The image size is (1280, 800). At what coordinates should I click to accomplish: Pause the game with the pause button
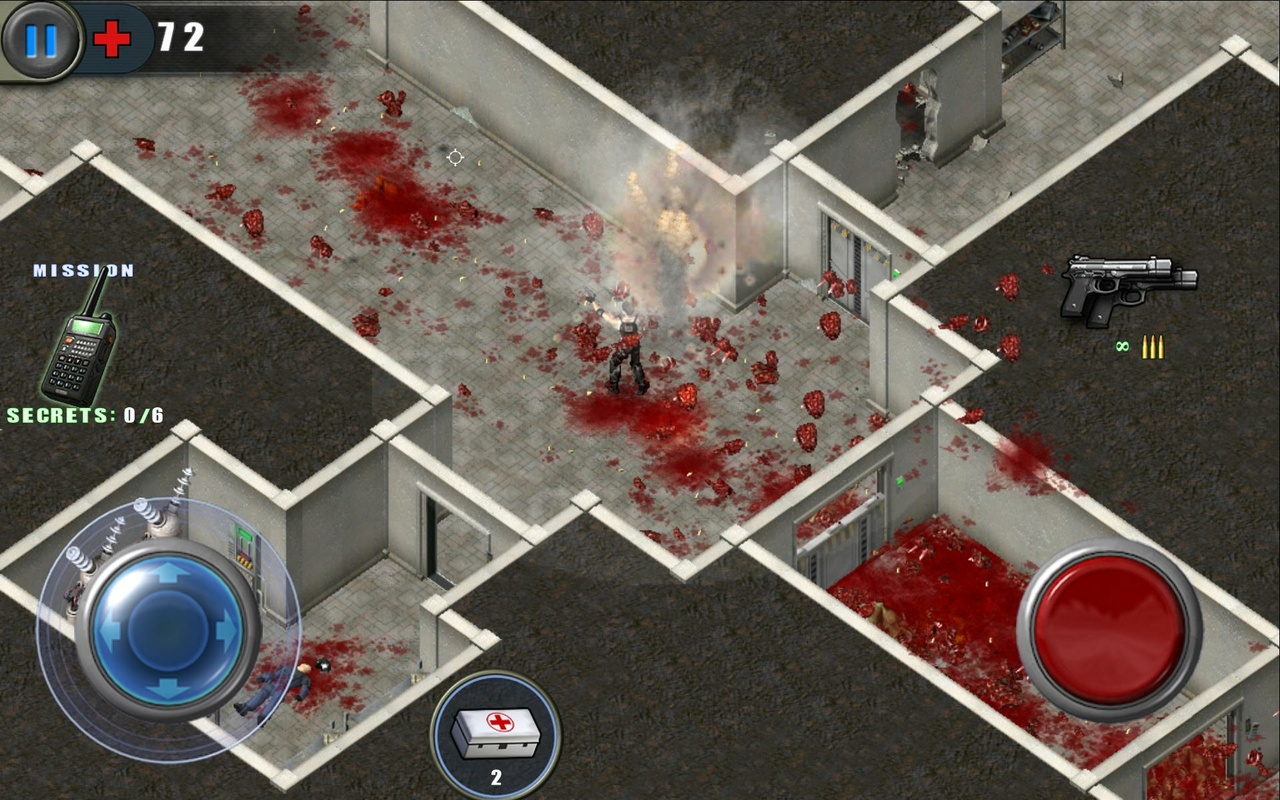pos(41,40)
